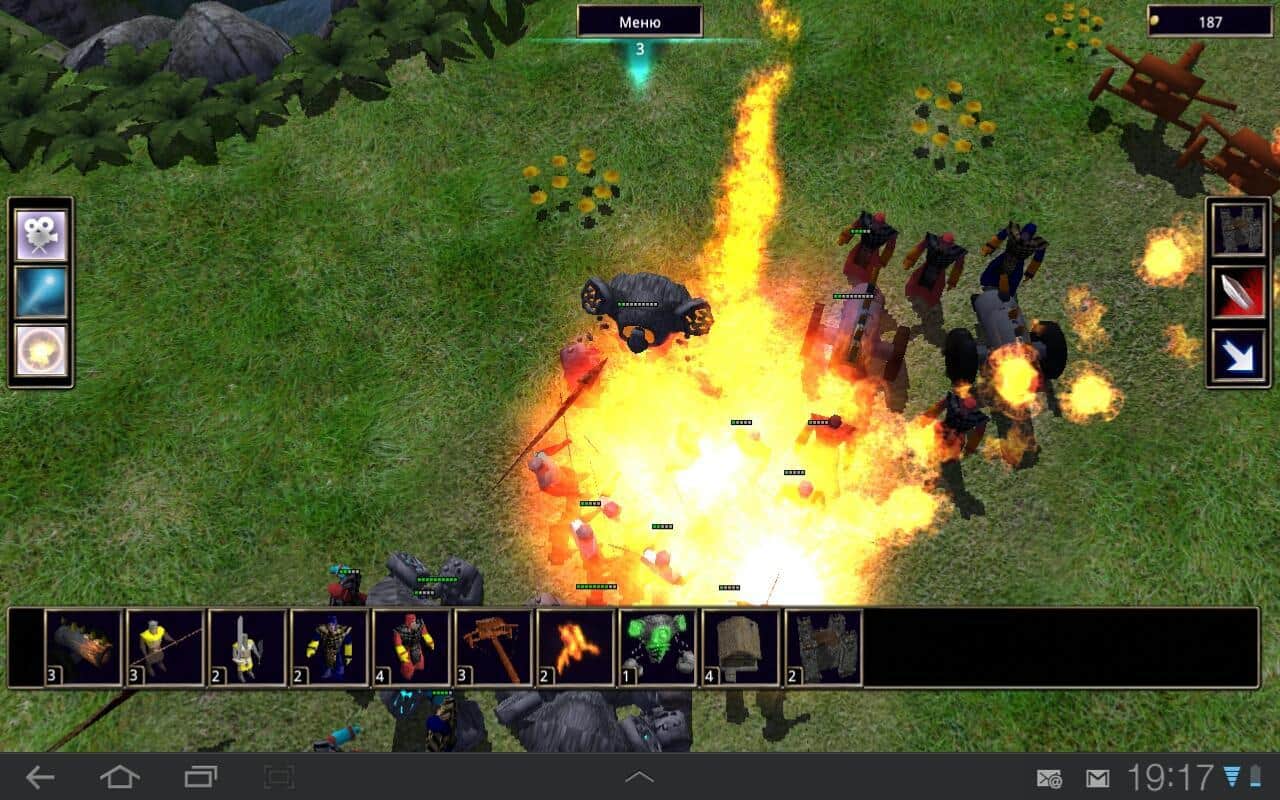Select the wooden catapult unit slot
The height and width of the screenshot is (800, 1280).
click(494, 647)
